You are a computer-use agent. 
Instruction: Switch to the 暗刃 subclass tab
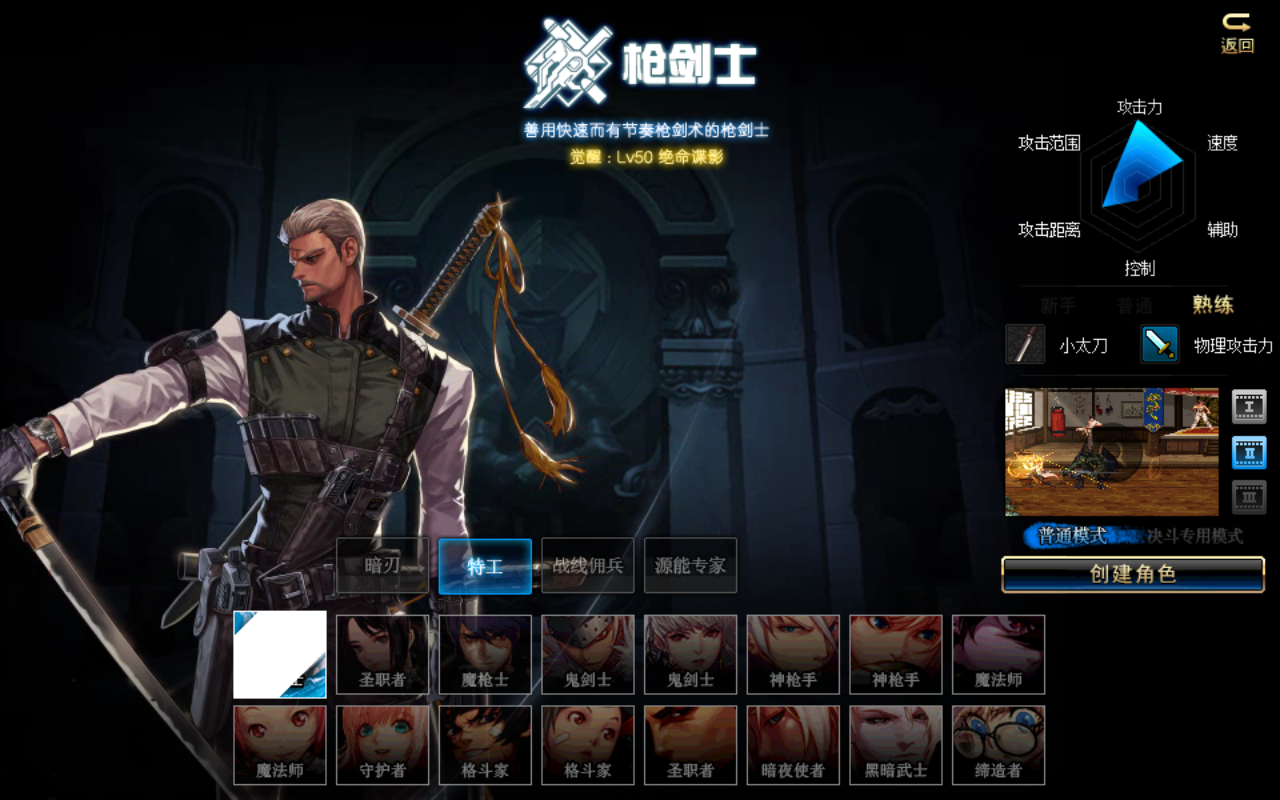tap(383, 566)
